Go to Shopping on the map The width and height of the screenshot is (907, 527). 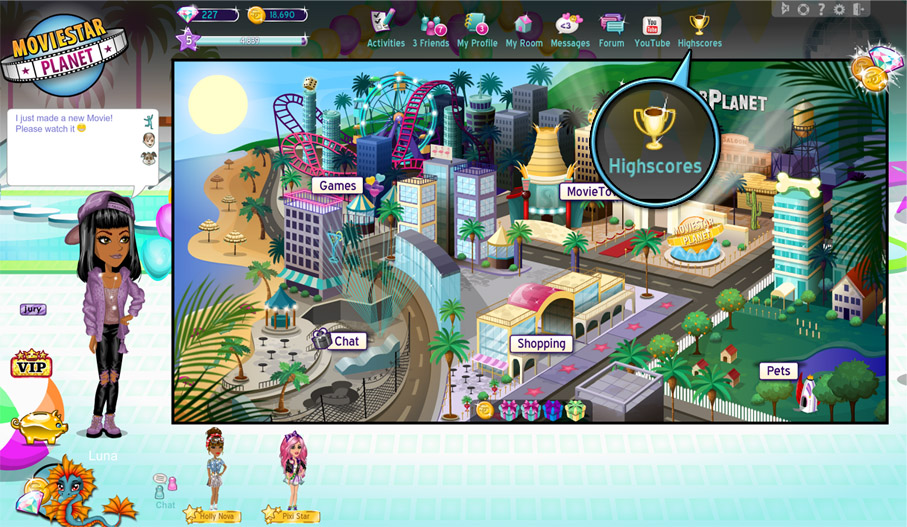coord(542,343)
